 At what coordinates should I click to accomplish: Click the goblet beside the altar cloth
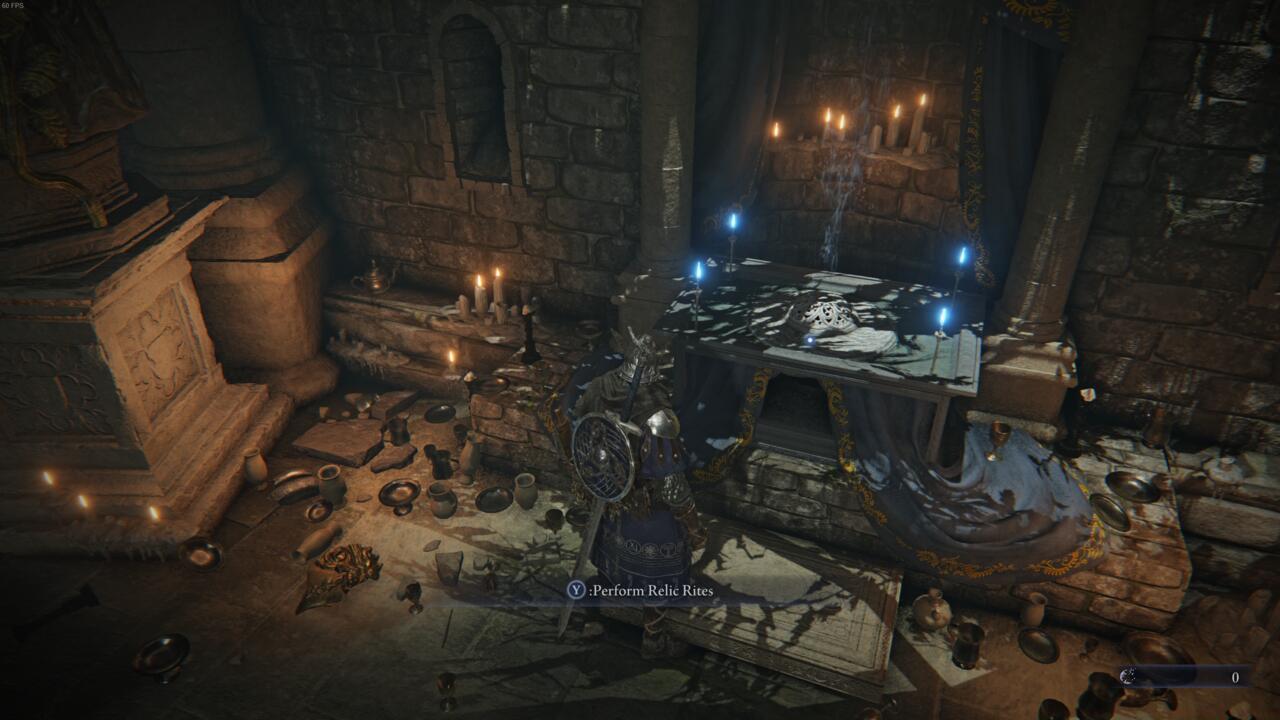(999, 438)
